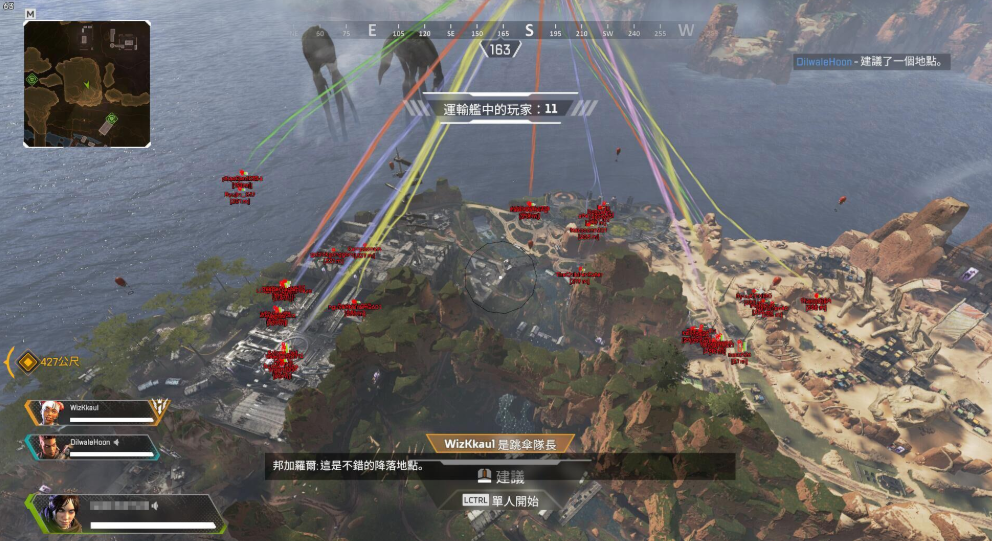
Task: Click the WizKkaul 是跳傘隊長 jumpmaster banner
Action: pos(499,443)
